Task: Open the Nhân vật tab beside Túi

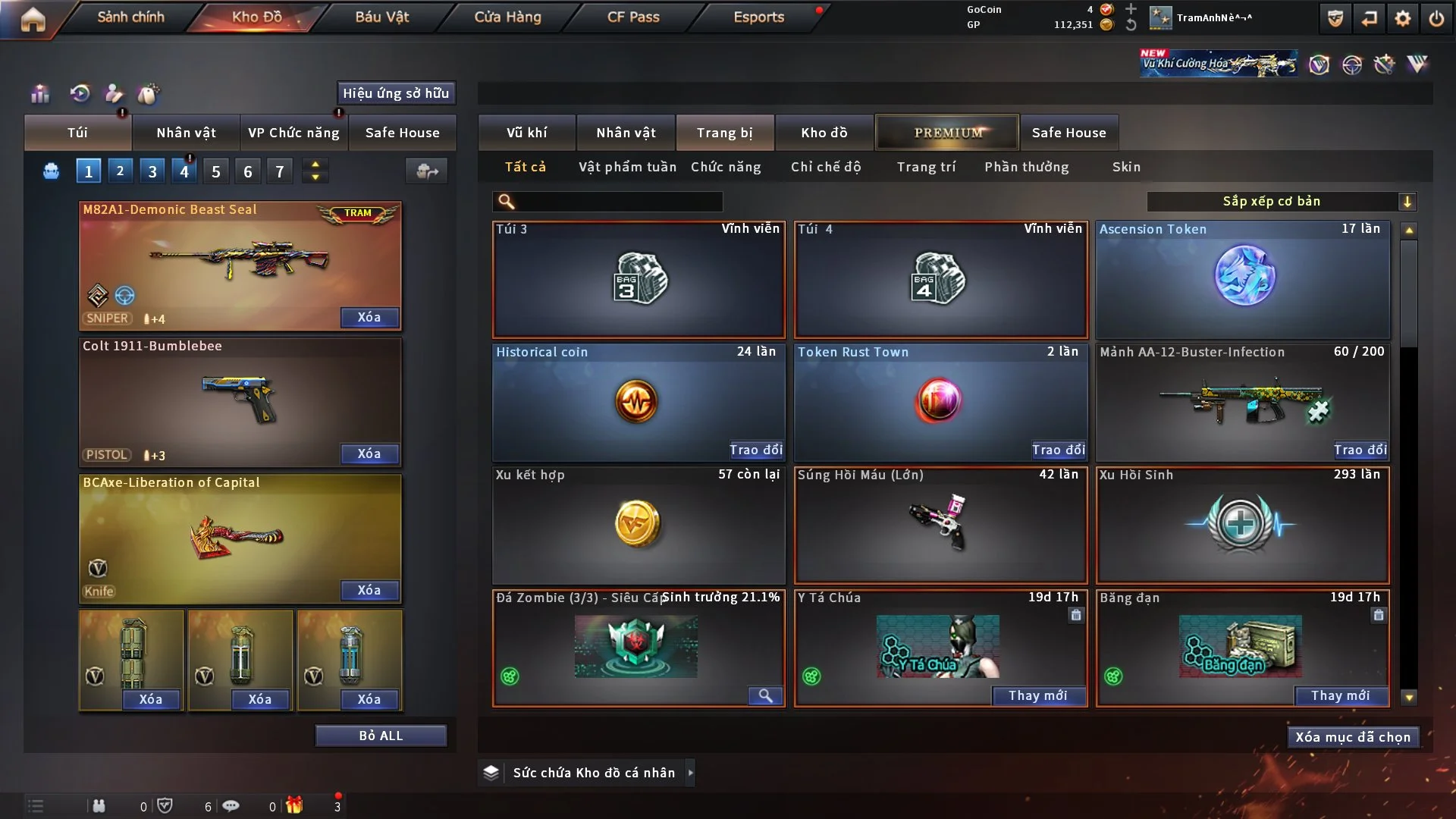Action: pos(186,133)
